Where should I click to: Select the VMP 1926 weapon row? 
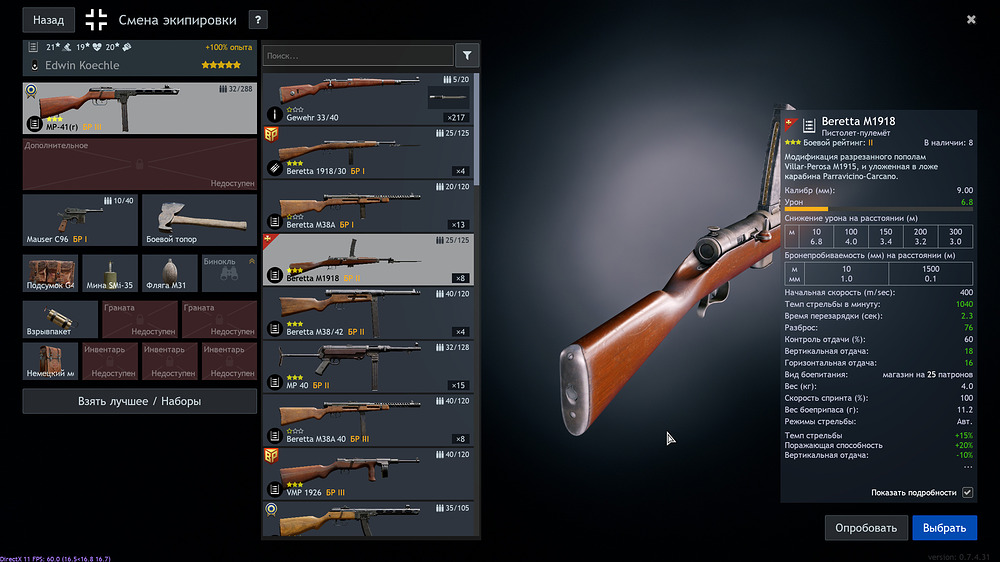click(x=367, y=475)
